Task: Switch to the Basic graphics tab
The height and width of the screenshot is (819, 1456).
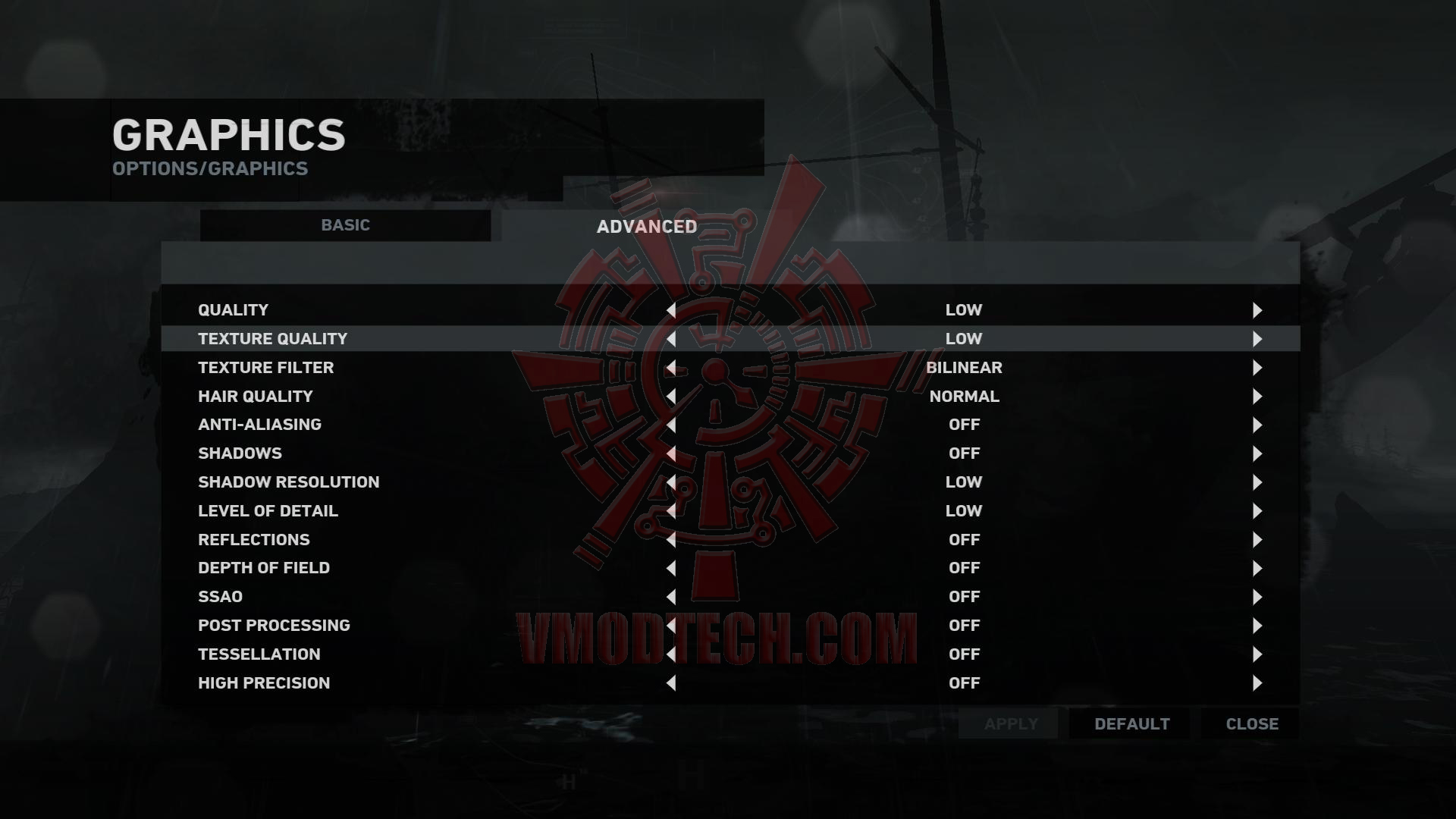Action: point(345,225)
